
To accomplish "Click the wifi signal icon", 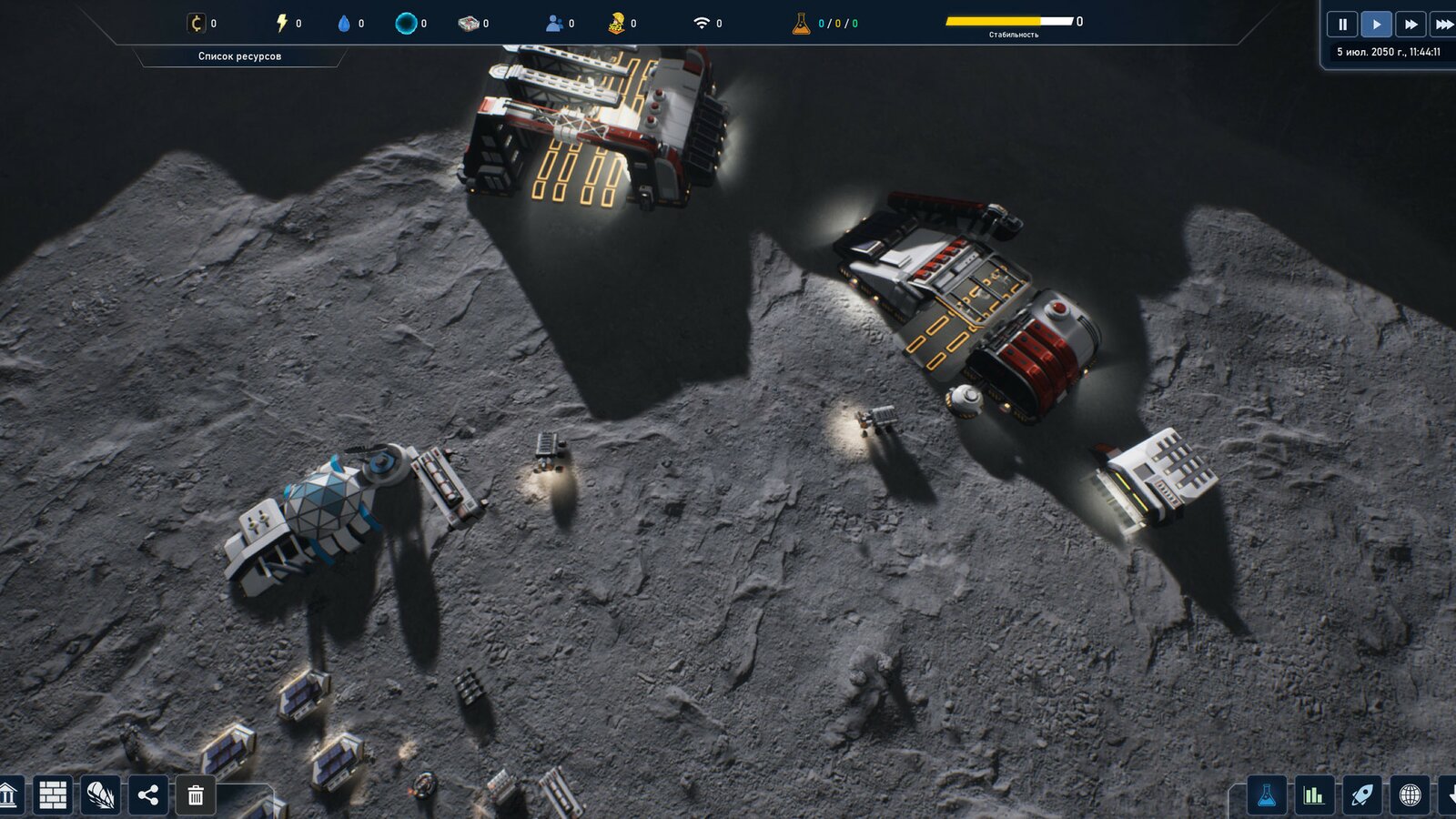I will click(702, 23).
